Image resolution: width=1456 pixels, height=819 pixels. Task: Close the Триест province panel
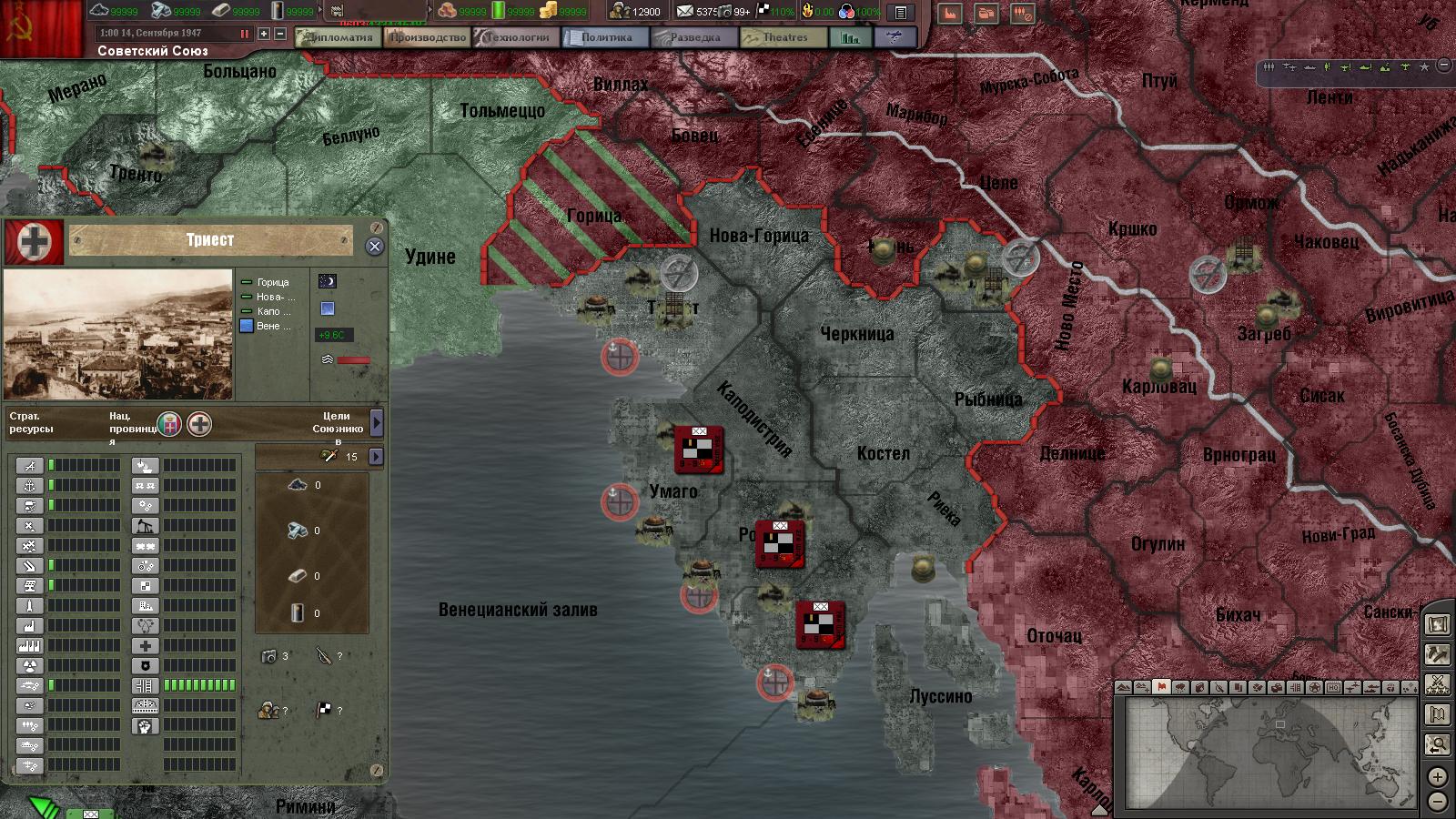tap(374, 247)
